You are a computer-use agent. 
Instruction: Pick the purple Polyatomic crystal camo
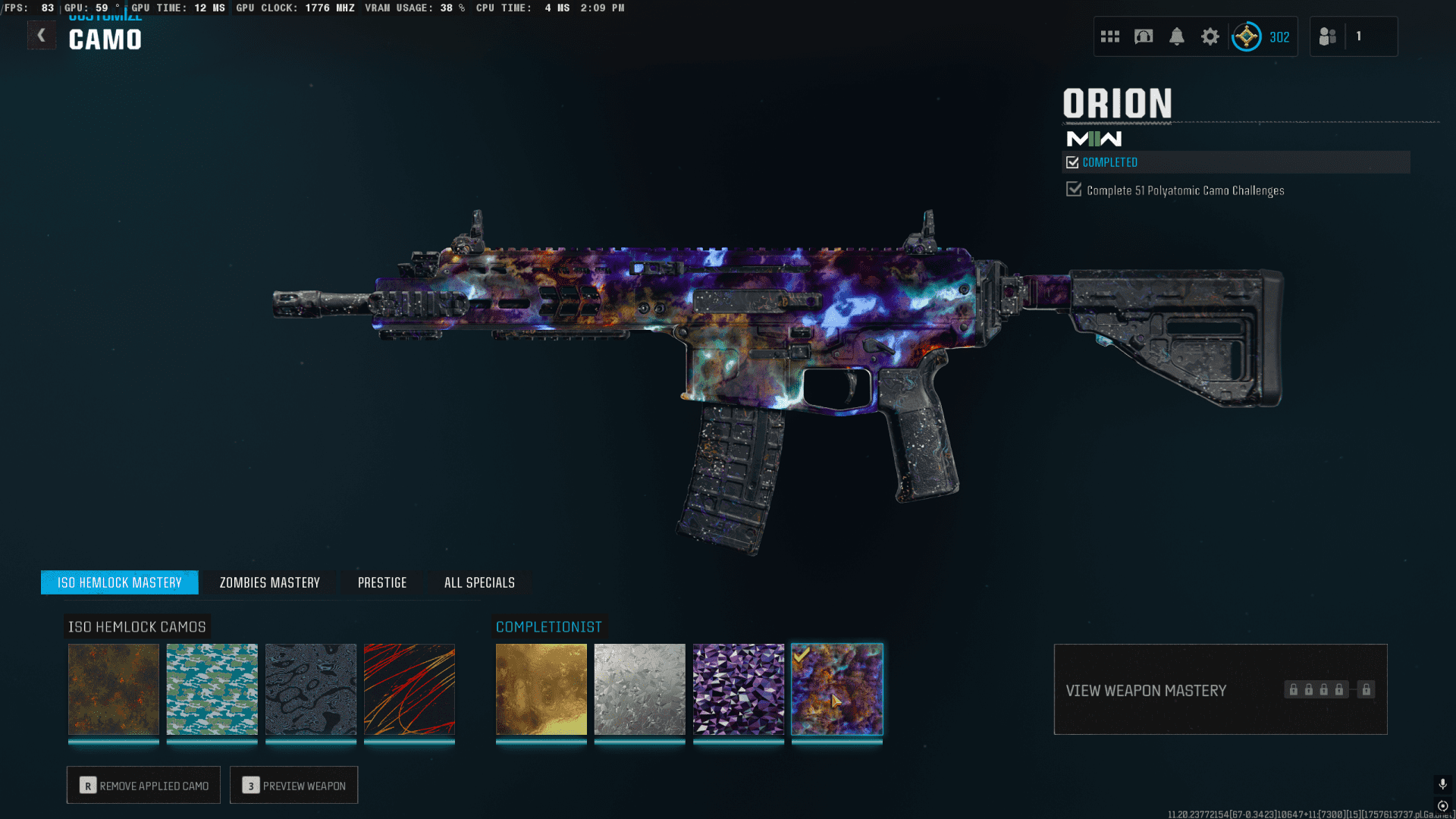point(739,689)
